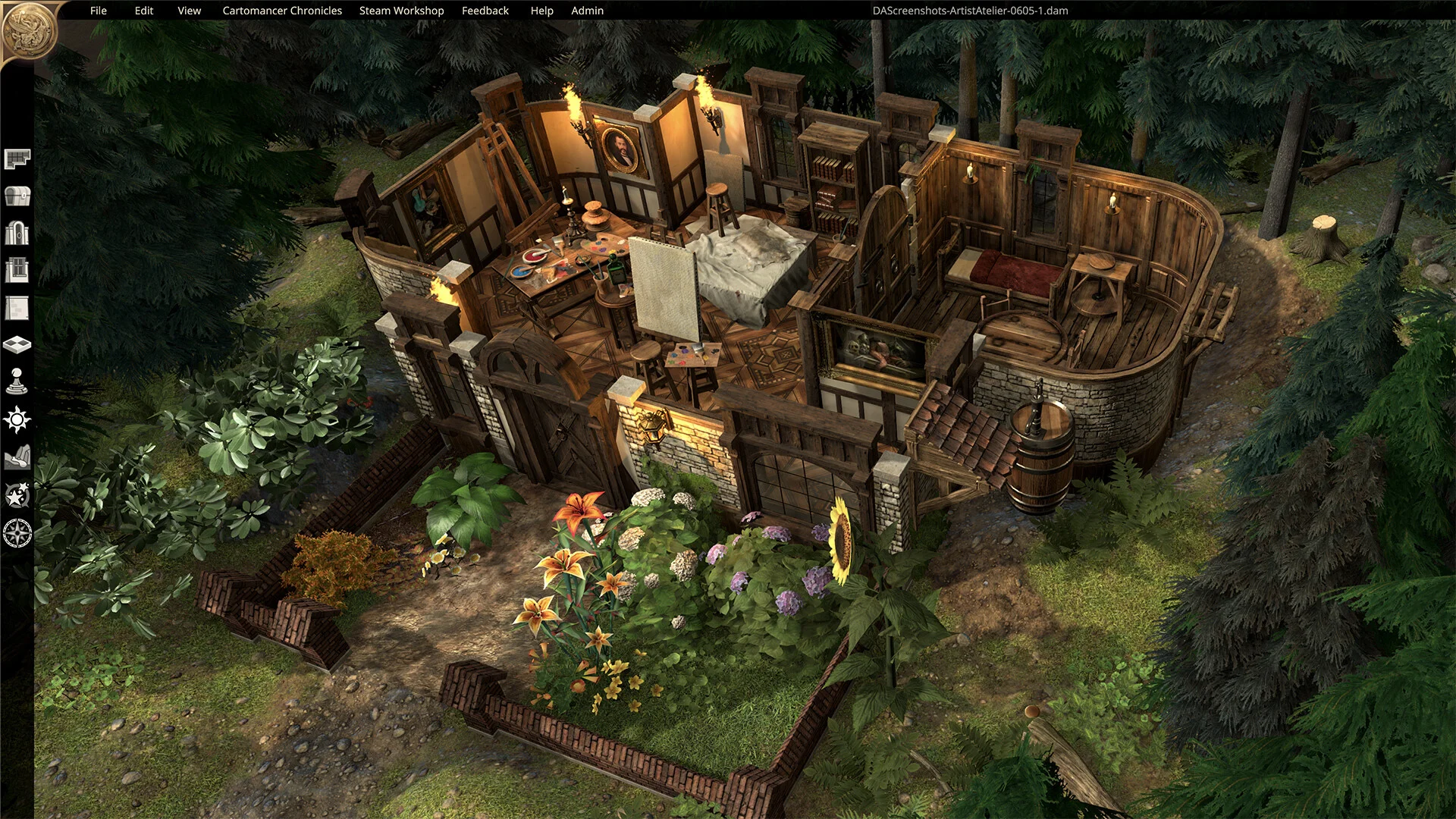1456x819 pixels.
Task: Select the room floor-plan builder tool
Action: [x=17, y=158]
